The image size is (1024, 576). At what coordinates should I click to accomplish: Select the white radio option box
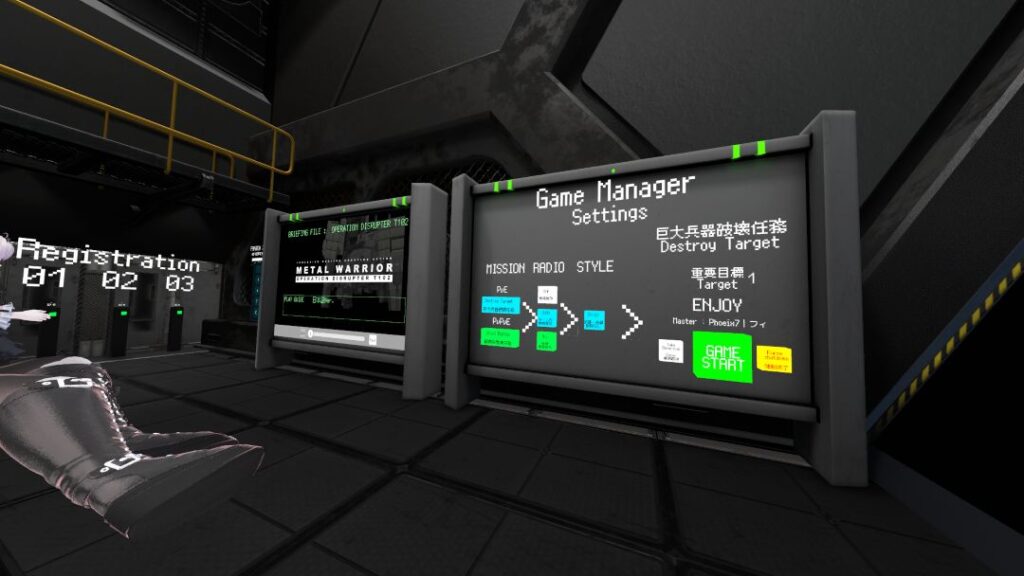[x=546, y=295]
